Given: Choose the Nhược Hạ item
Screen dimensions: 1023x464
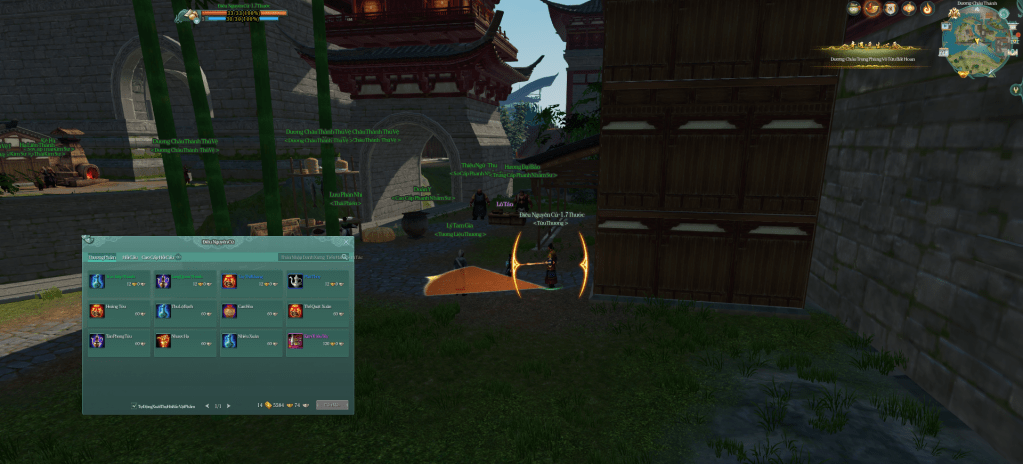Looking at the screenshot, I should point(184,341).
